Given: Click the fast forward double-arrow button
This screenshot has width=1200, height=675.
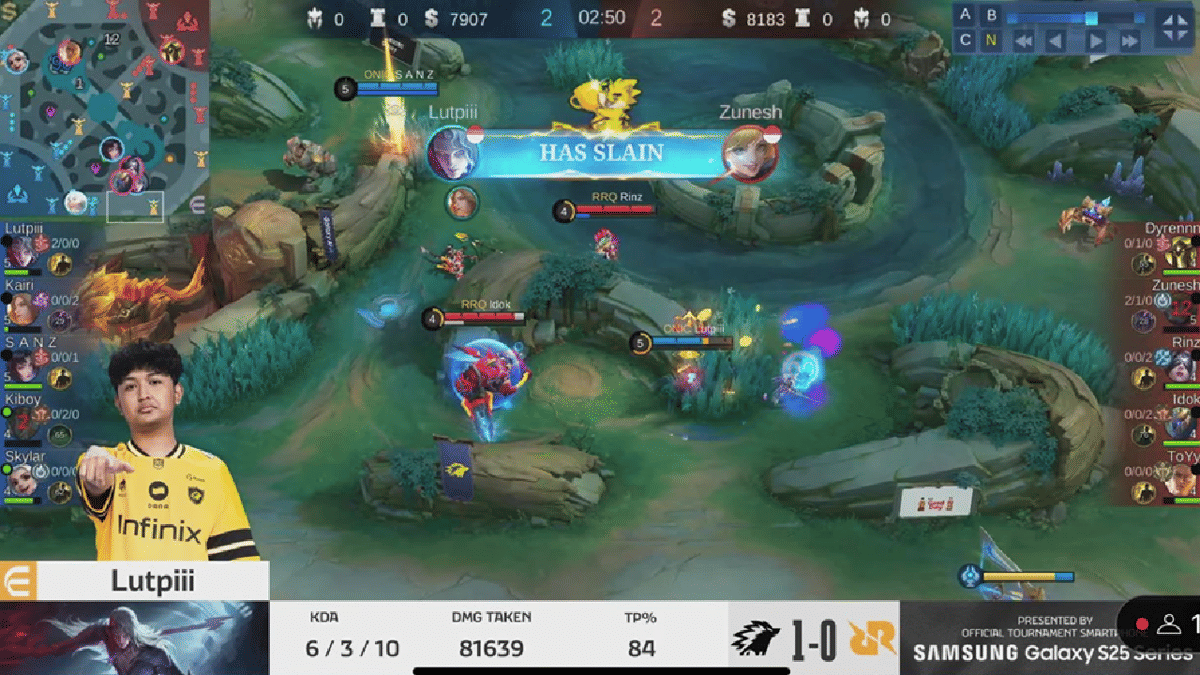Looking at the screenshot, I should (x=1130, y=41).
